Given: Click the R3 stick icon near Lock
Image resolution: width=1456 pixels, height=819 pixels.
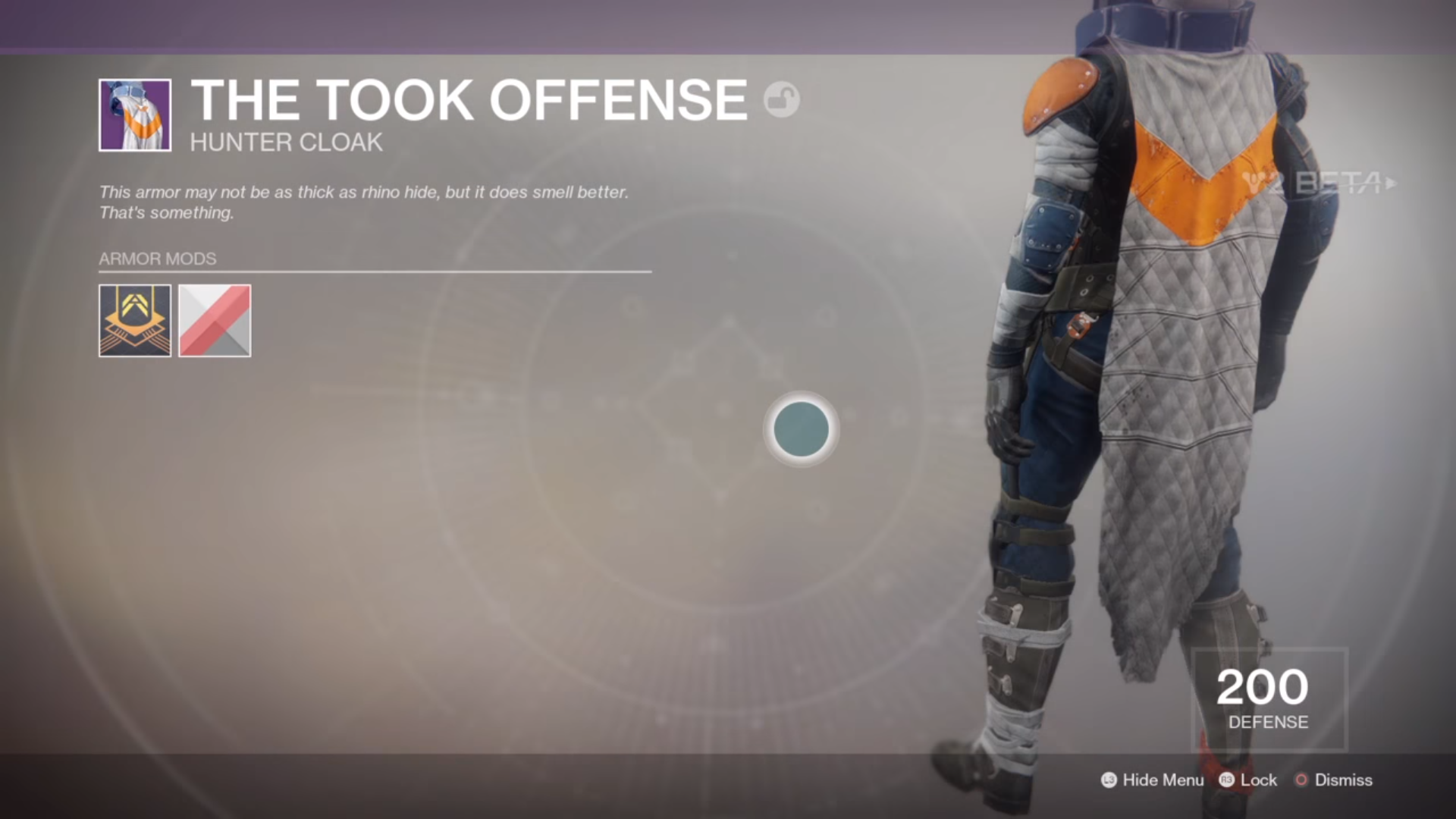Looking at the screenshot, I should [x=1228, y=780].
